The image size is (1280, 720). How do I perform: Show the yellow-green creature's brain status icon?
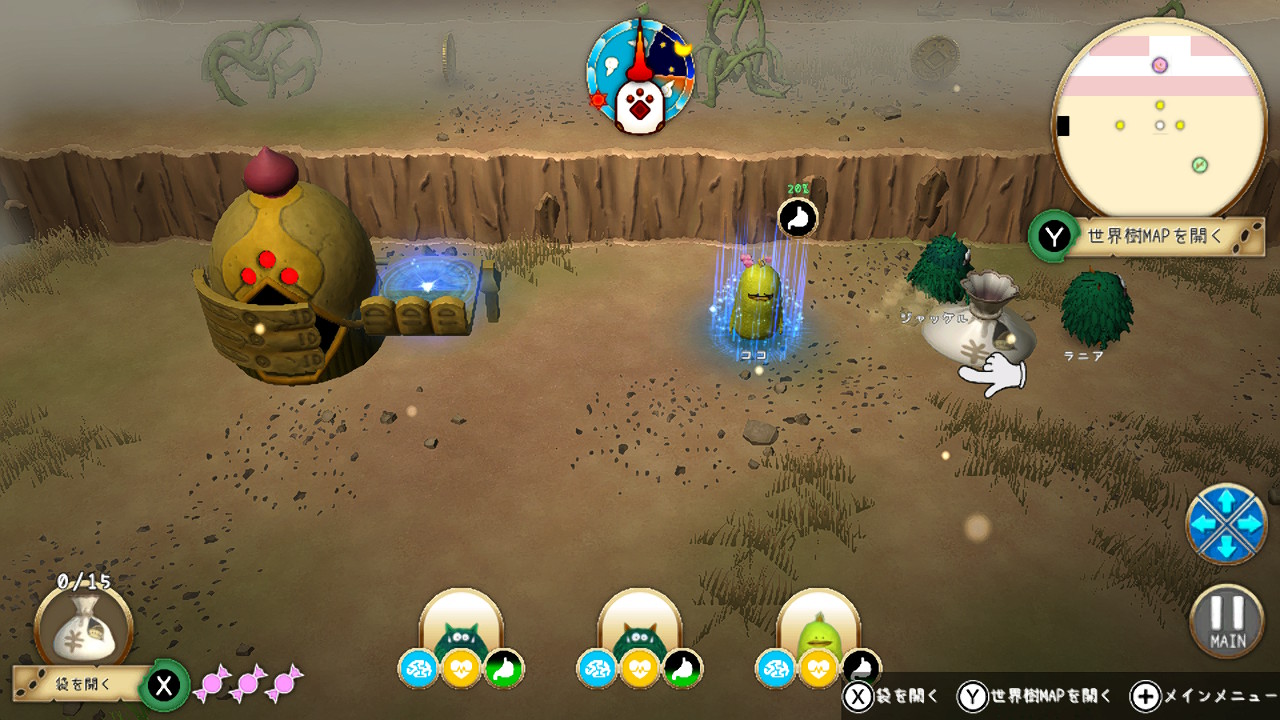(775, 669)
